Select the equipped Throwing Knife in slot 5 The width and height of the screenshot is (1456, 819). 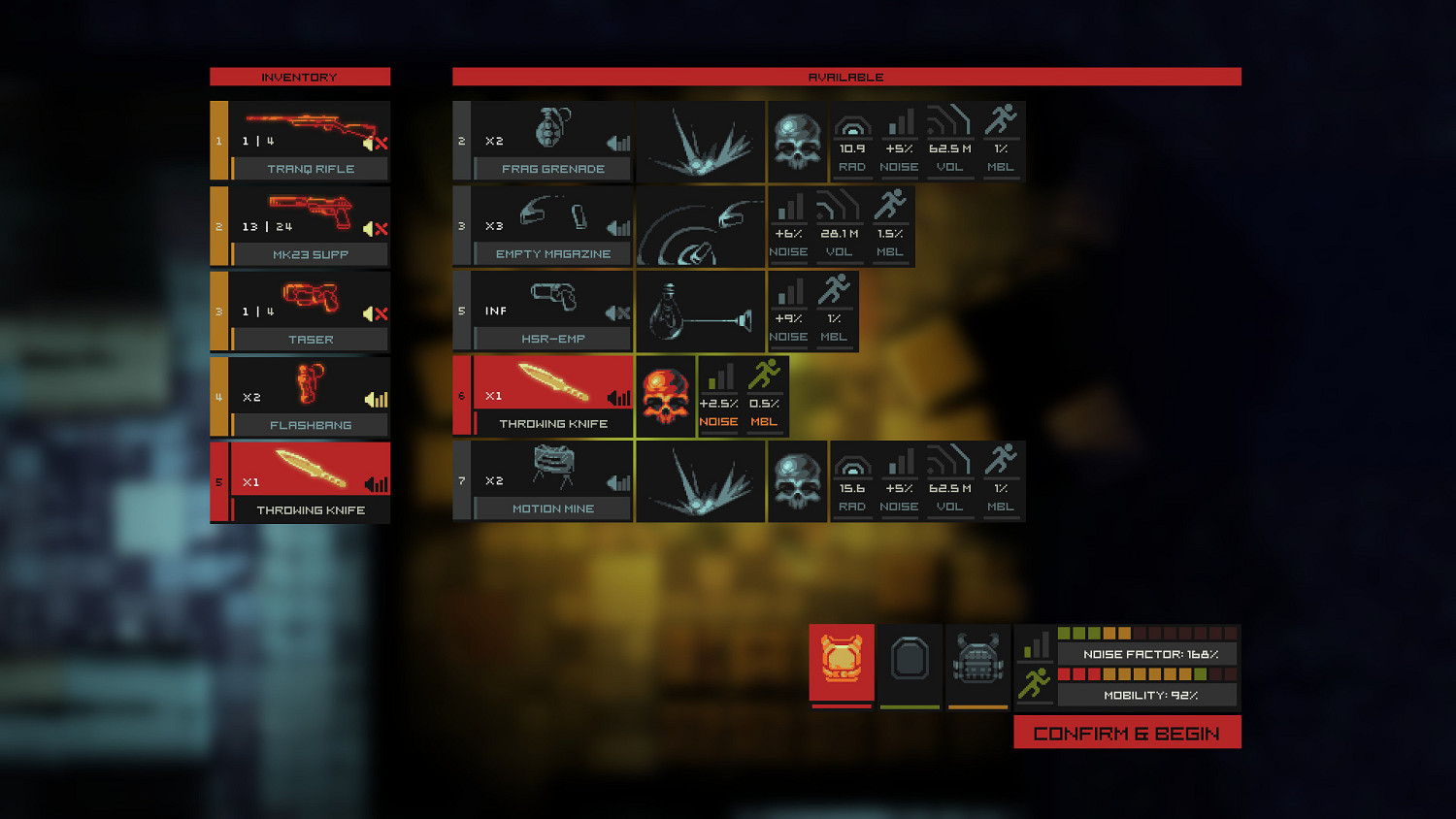(x=299, y=482)
